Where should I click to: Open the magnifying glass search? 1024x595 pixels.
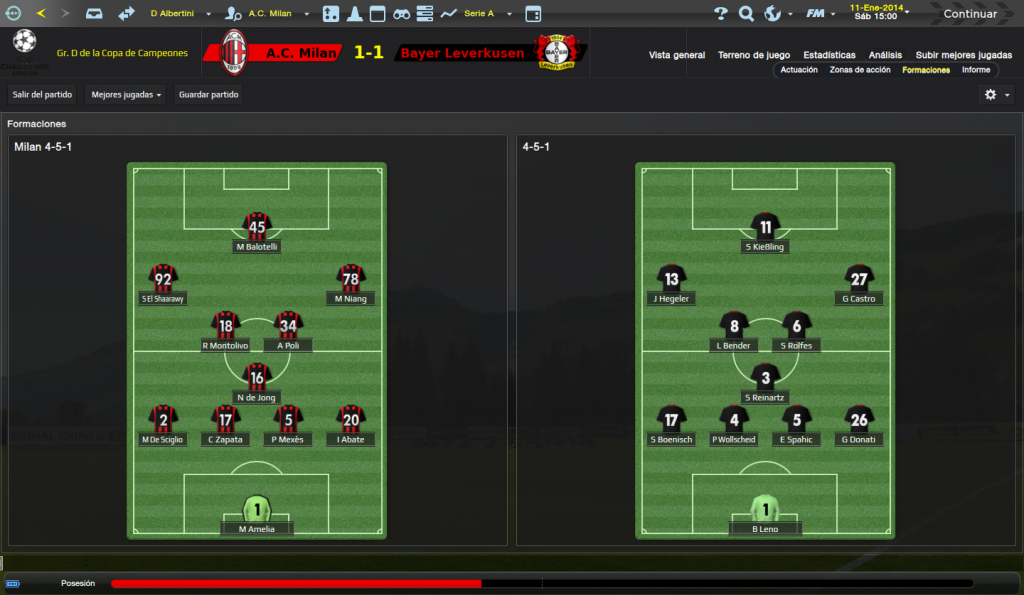746,14
